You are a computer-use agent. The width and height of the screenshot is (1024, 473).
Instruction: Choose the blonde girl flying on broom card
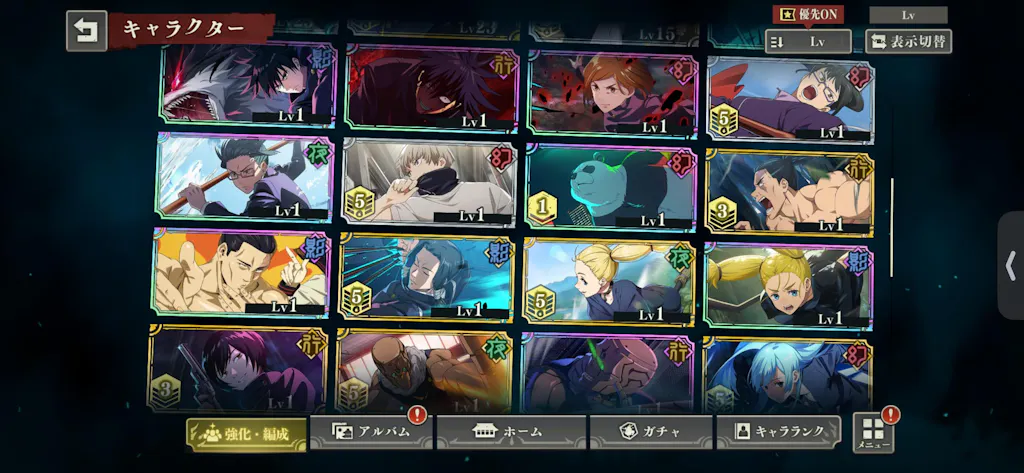point(609,280)
